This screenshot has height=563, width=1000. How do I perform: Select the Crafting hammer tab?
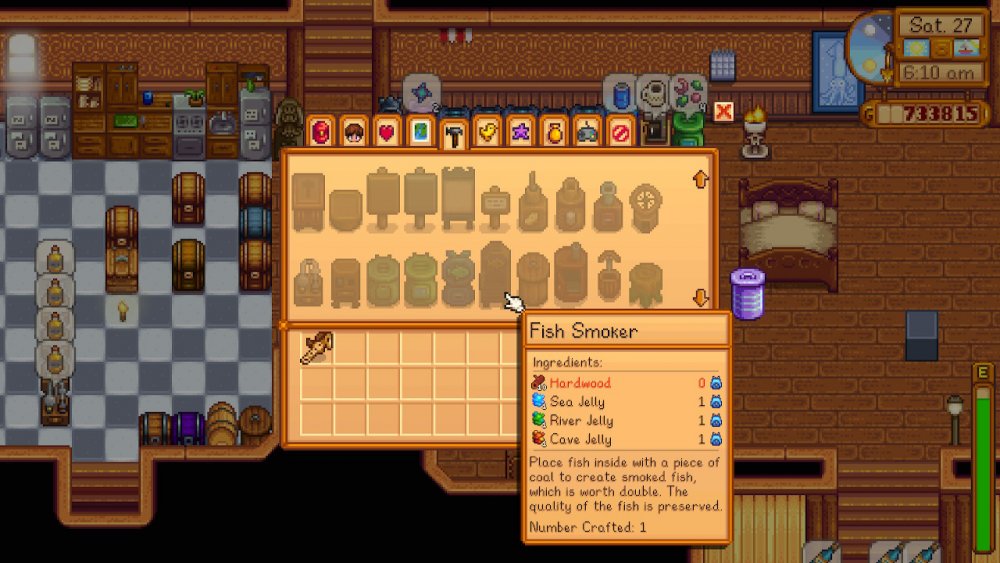click(x=454, y=134)
